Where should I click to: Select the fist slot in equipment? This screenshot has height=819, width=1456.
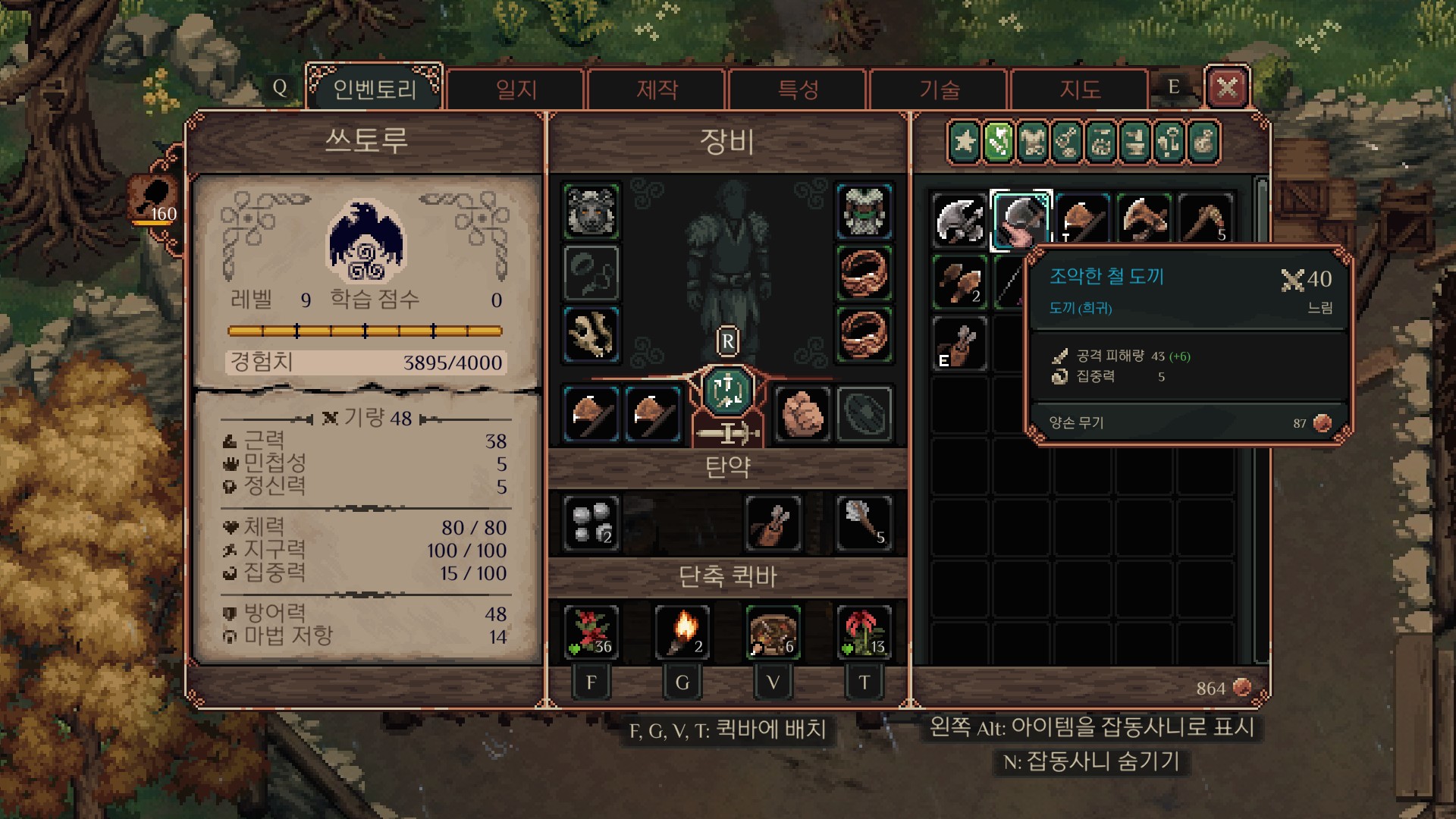click(801, 414)
